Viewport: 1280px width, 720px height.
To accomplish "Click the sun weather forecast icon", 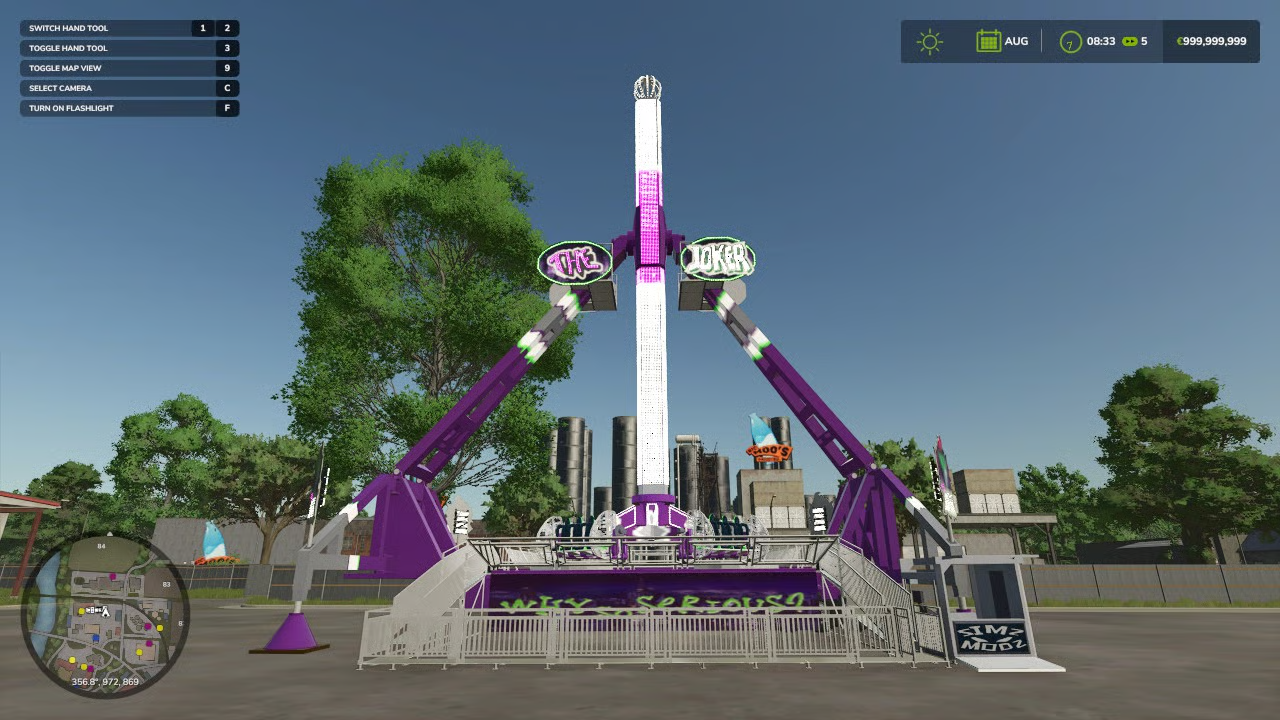I will click(x=928, y=41).
